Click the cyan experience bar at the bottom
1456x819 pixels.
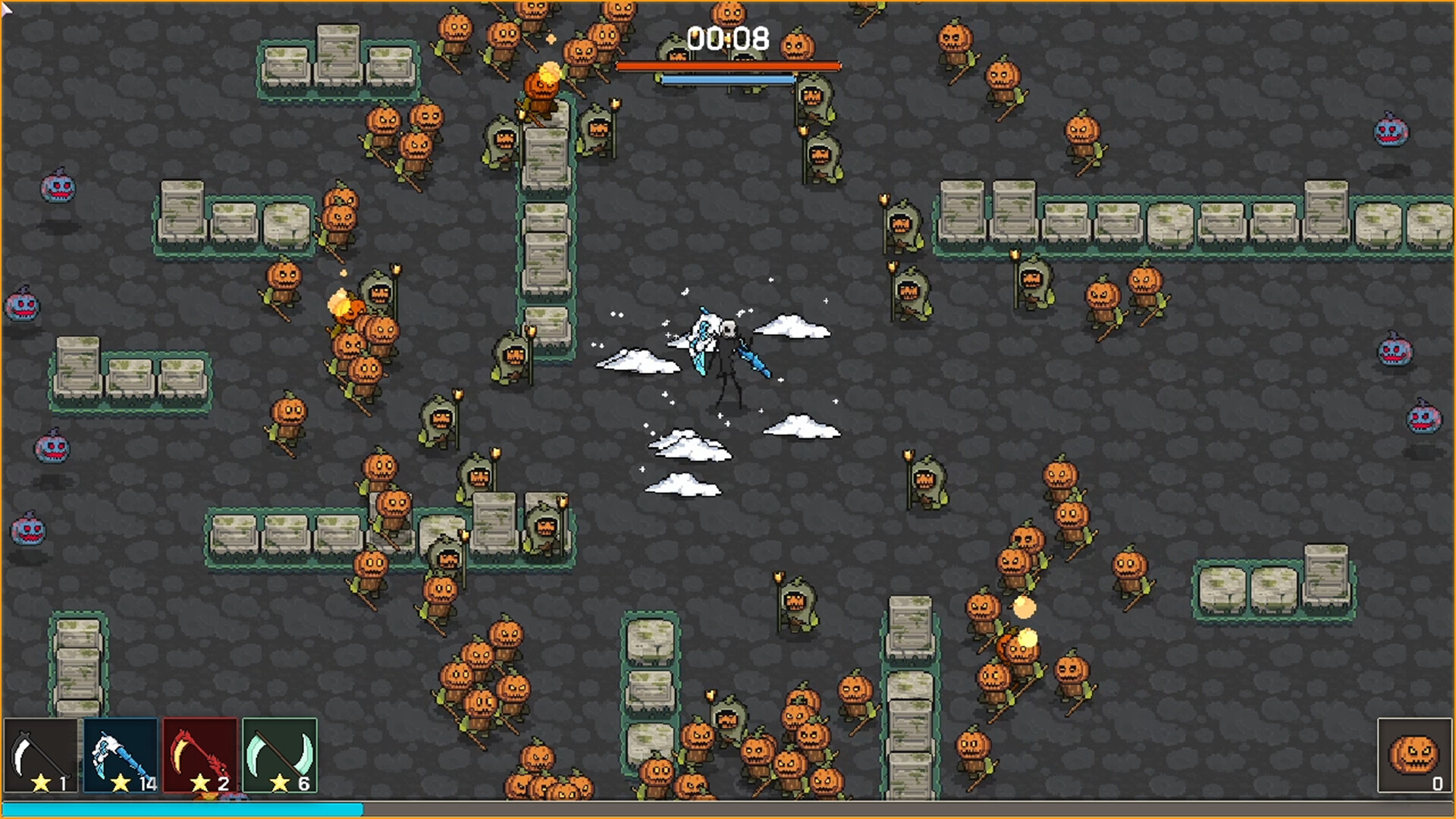(x=182, y=811)
